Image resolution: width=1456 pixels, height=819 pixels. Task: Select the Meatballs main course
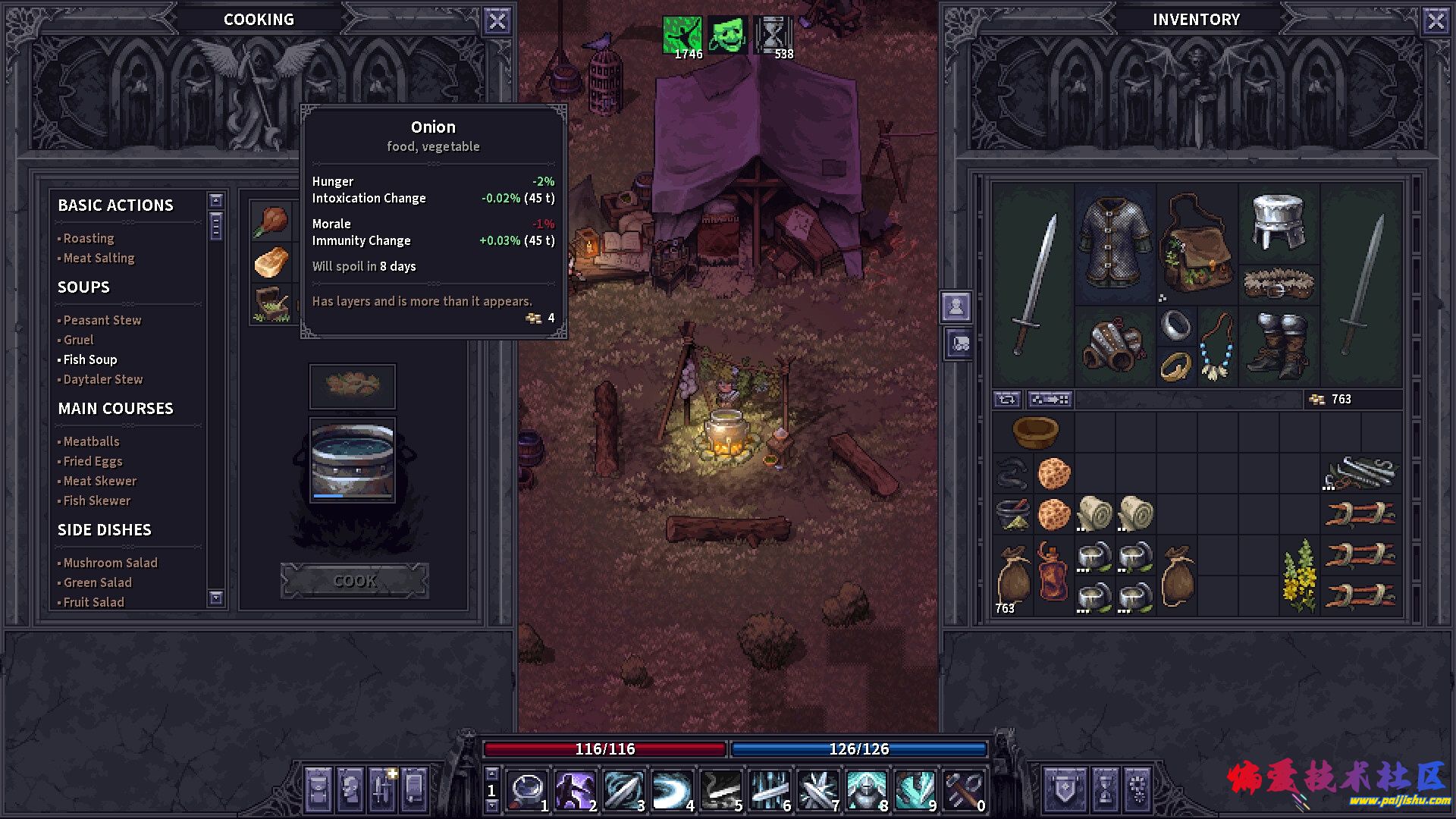(x=92, y=441)
